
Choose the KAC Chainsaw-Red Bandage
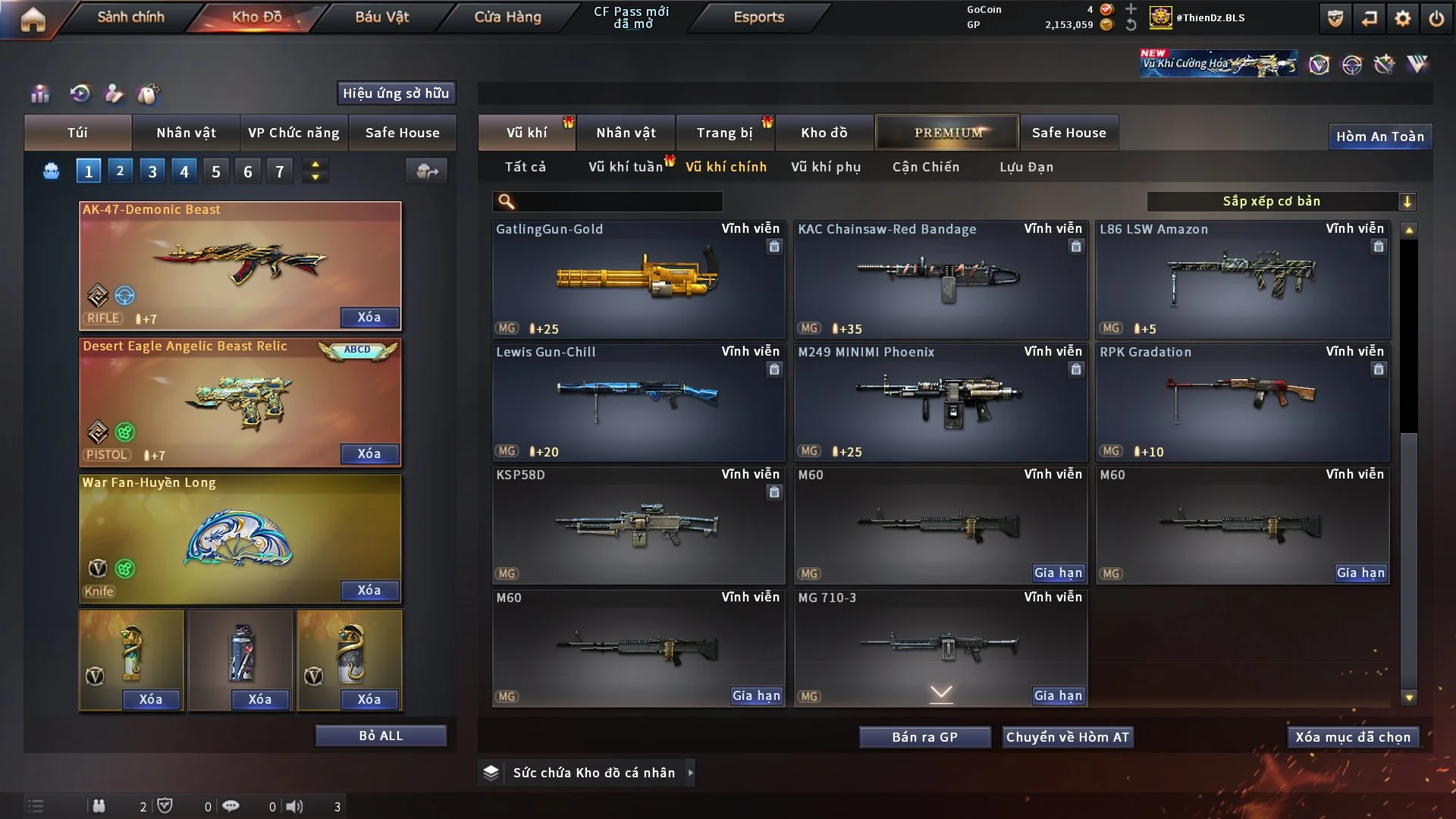tap(940, 279)
